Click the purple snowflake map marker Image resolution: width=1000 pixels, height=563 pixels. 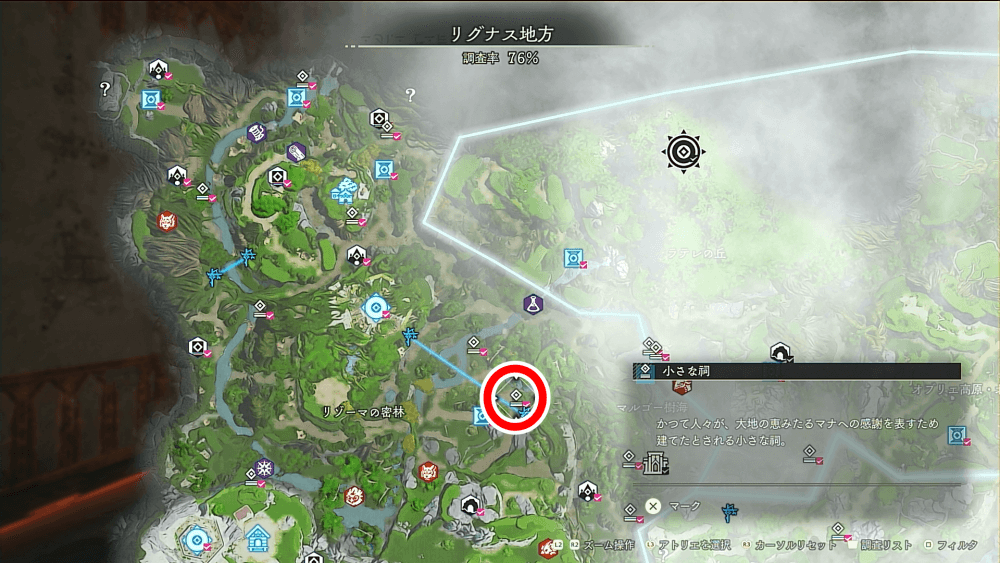pyautogui.click(x=263, y=468)
